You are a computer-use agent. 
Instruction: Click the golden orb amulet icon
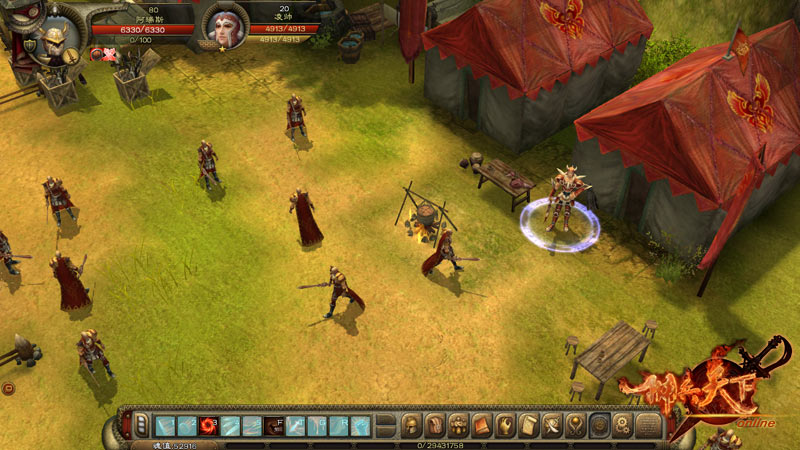tap(575, 426)
